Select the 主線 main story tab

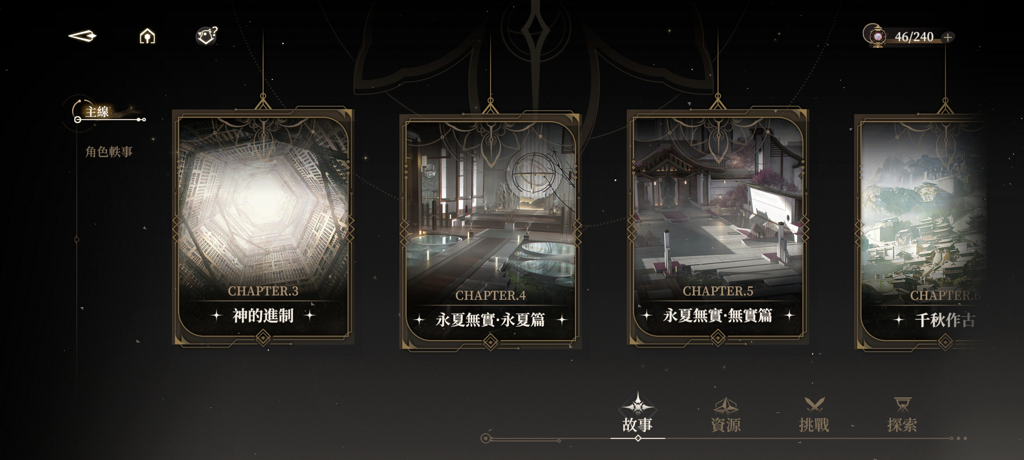tap(98, 112)
